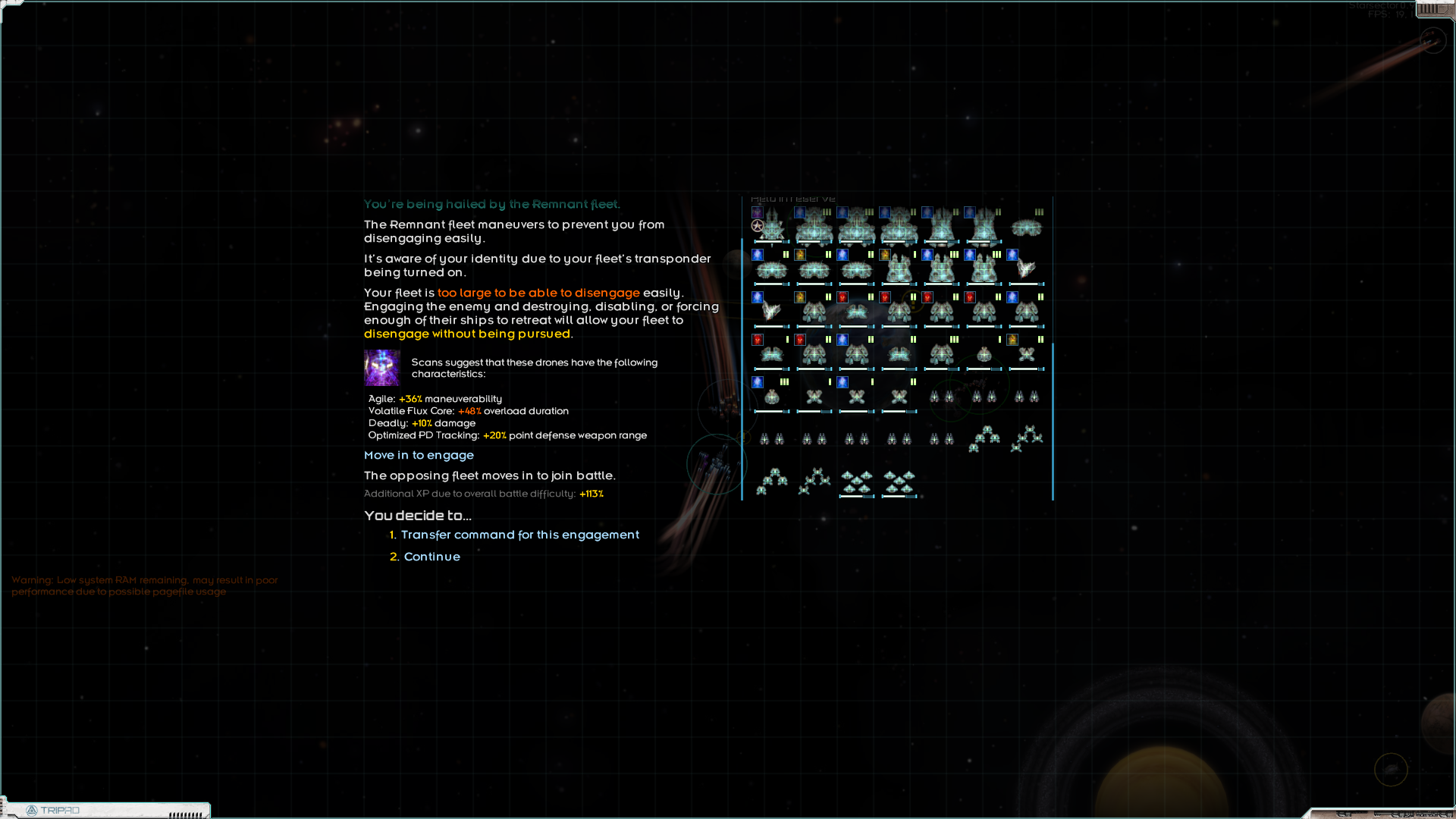
Task: Choose Transfer command for this engagement
Action: [x=521, y=535]
